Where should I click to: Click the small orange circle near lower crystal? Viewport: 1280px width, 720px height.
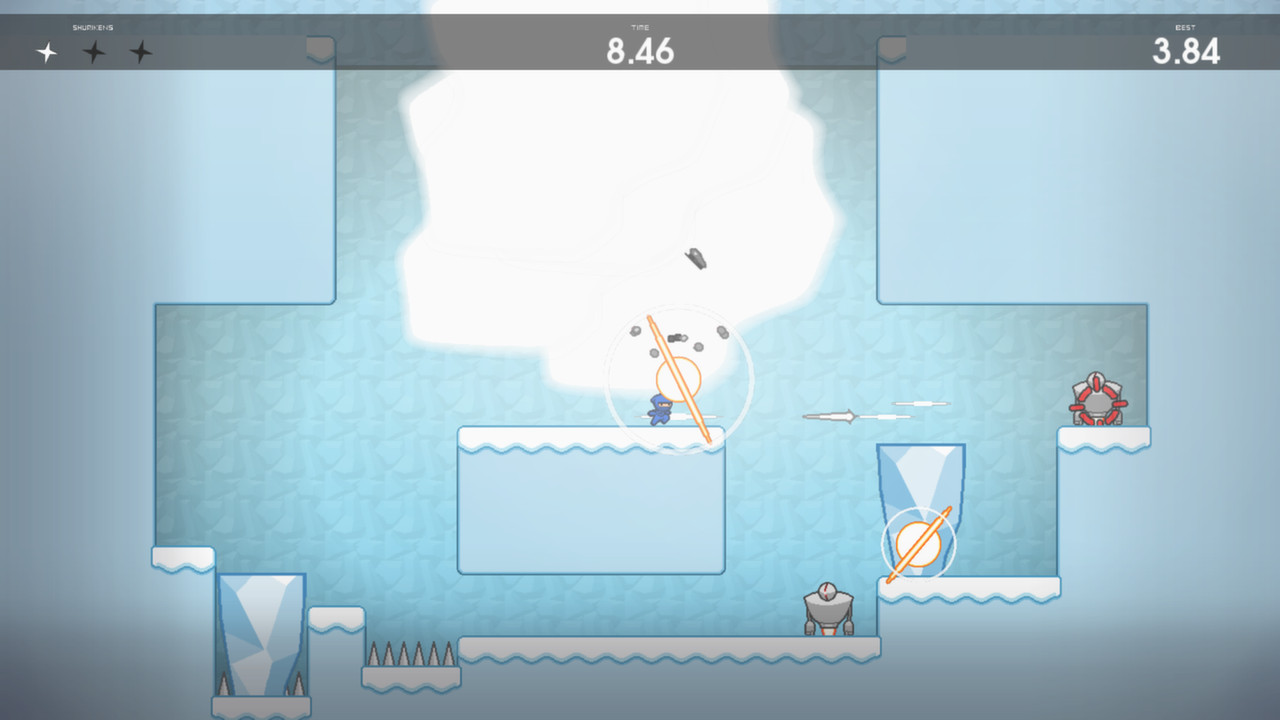pyautogui.click(x=918, y=545)
